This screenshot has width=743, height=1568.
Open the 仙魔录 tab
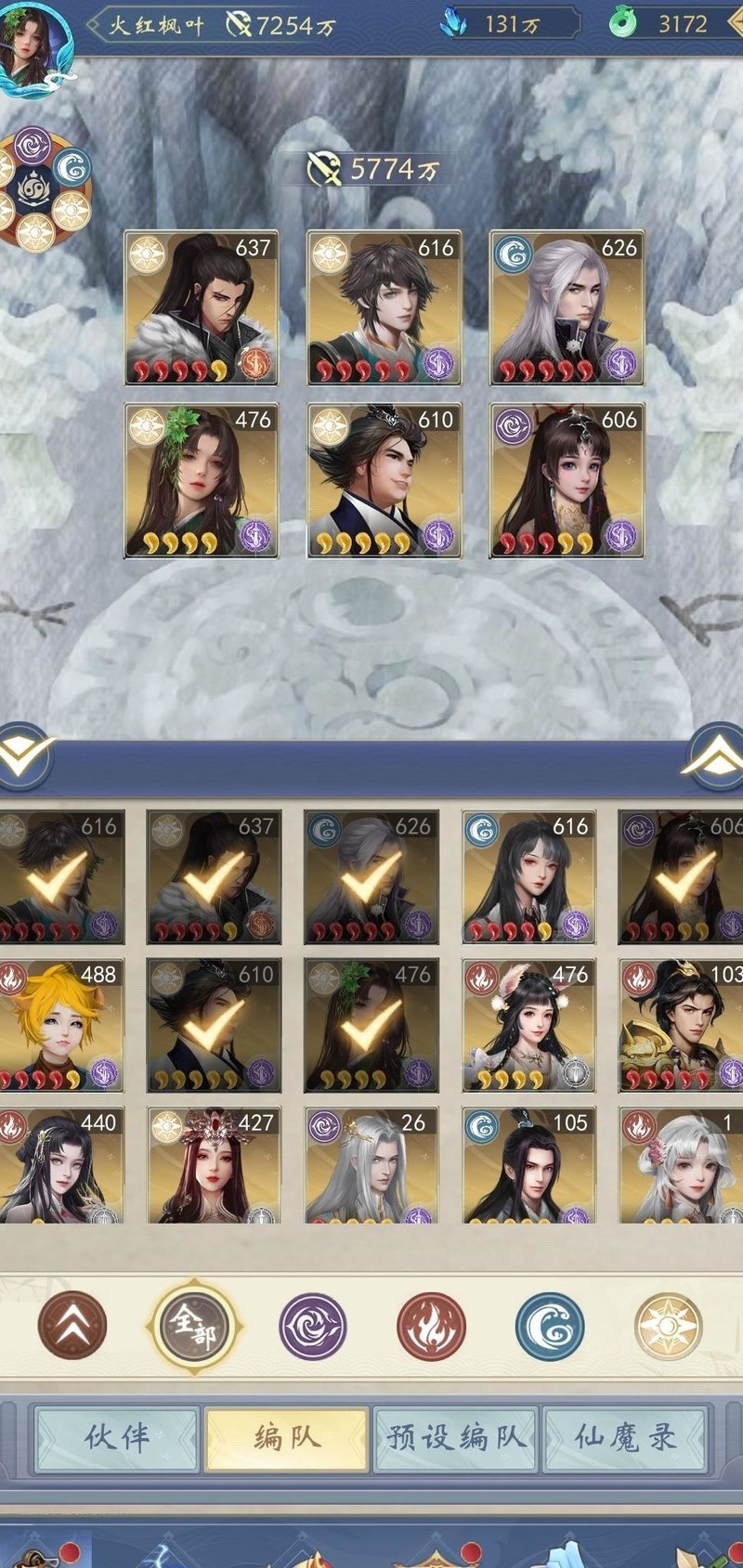pyautogui.click(x=625, y=1438)
